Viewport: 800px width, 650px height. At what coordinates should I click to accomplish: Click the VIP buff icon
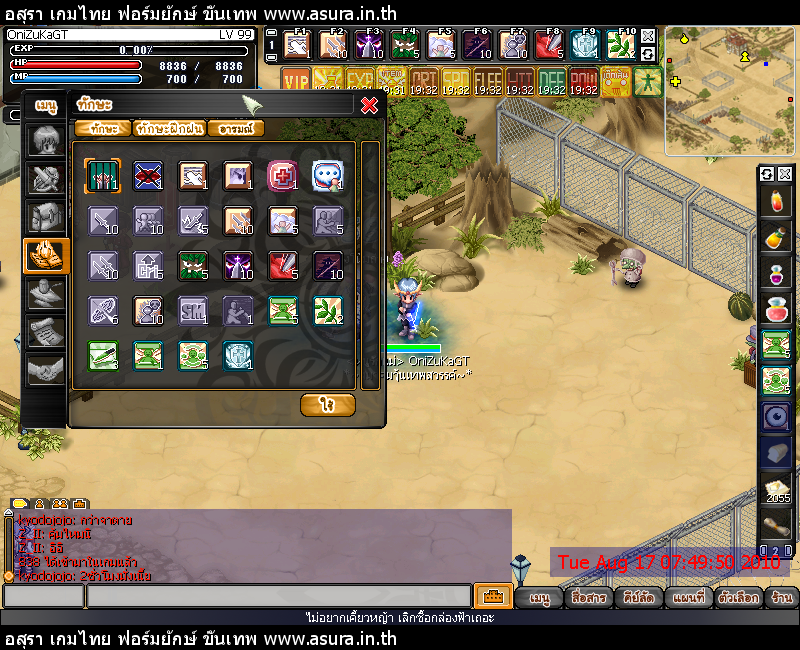coord(296,81)
